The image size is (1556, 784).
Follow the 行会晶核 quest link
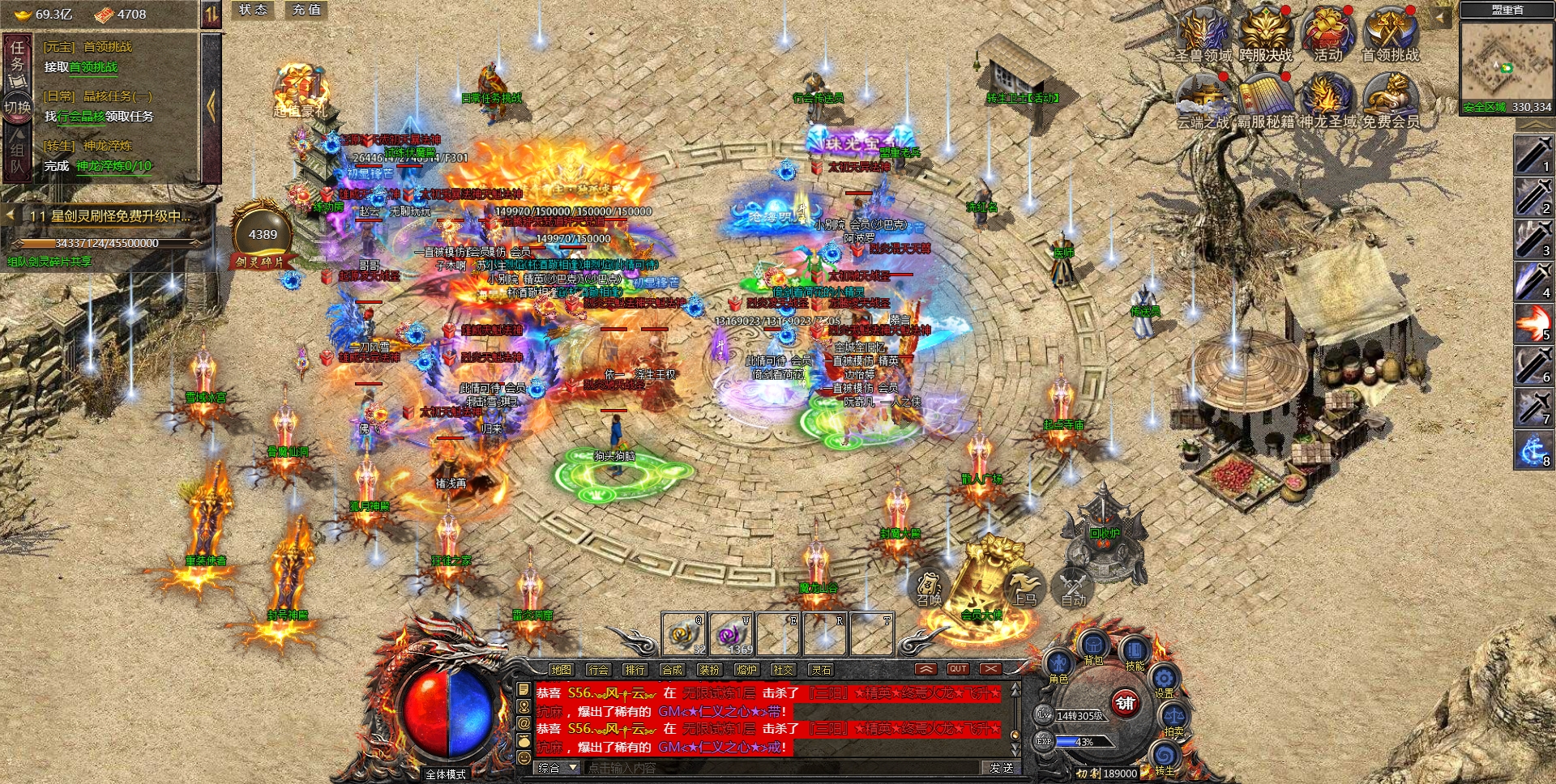click(x=81, y=117)
